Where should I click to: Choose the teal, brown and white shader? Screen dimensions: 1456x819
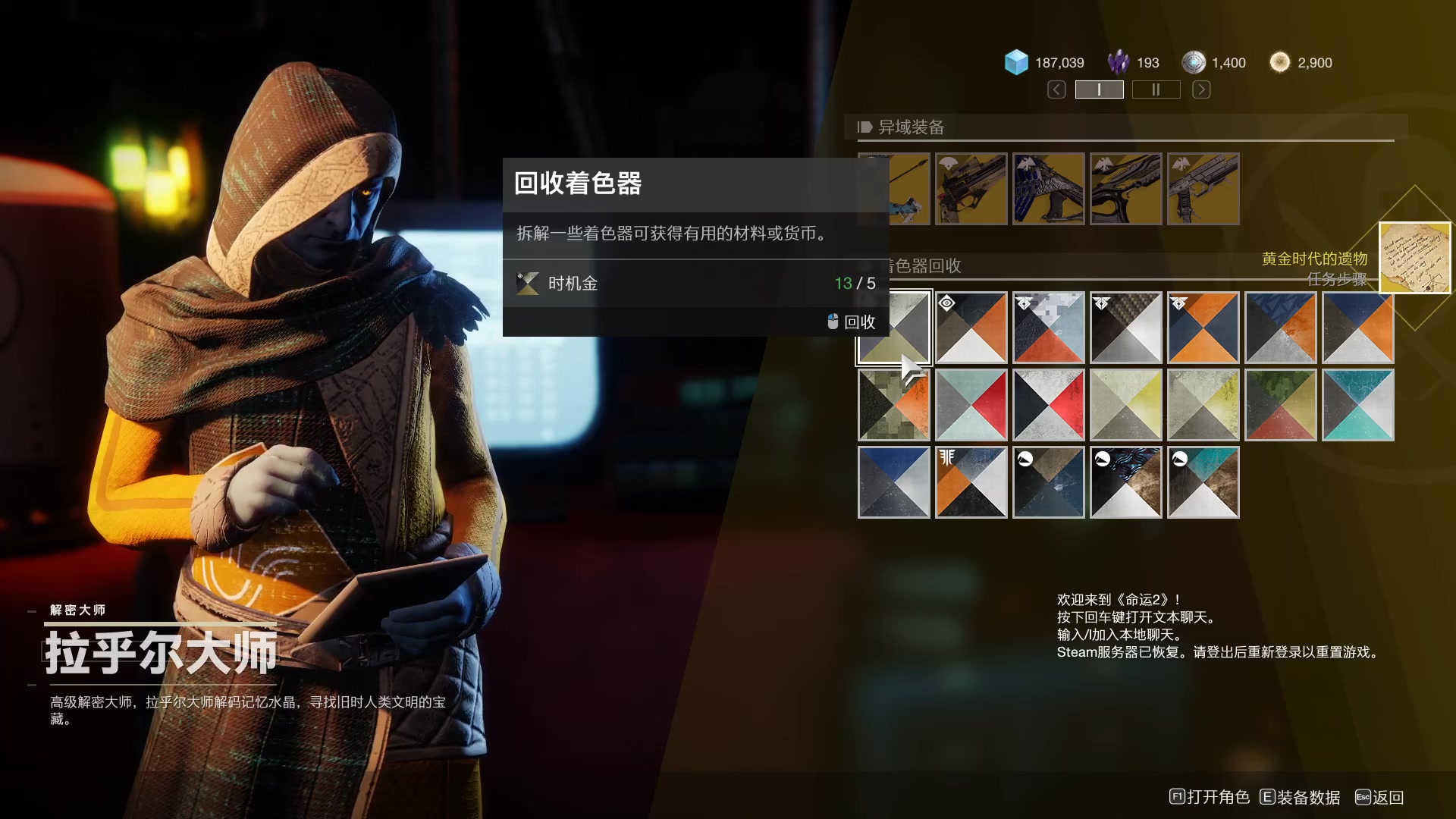point(1203,482)
